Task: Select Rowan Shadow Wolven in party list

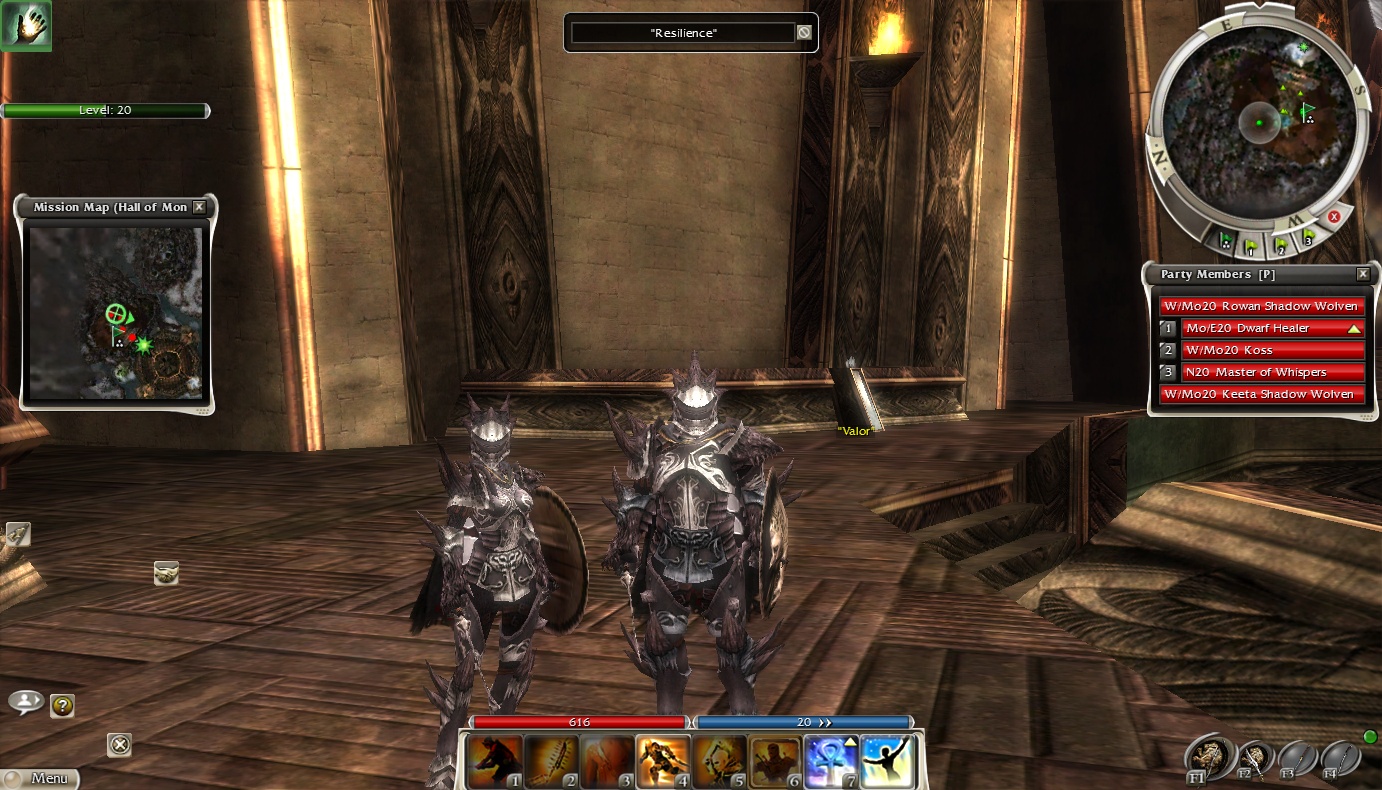Action: 1261,306
